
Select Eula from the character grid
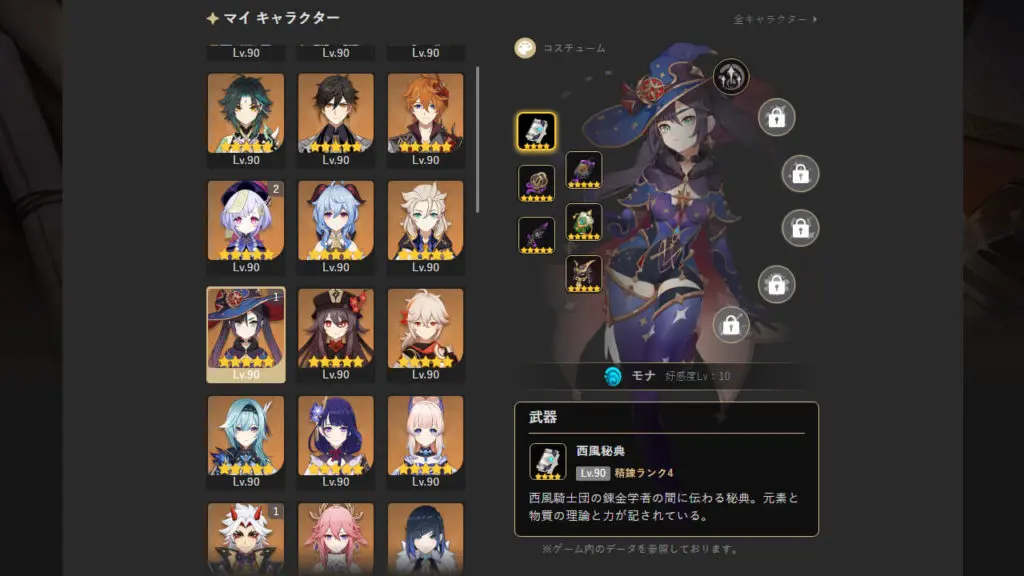[x=246, y=440]
